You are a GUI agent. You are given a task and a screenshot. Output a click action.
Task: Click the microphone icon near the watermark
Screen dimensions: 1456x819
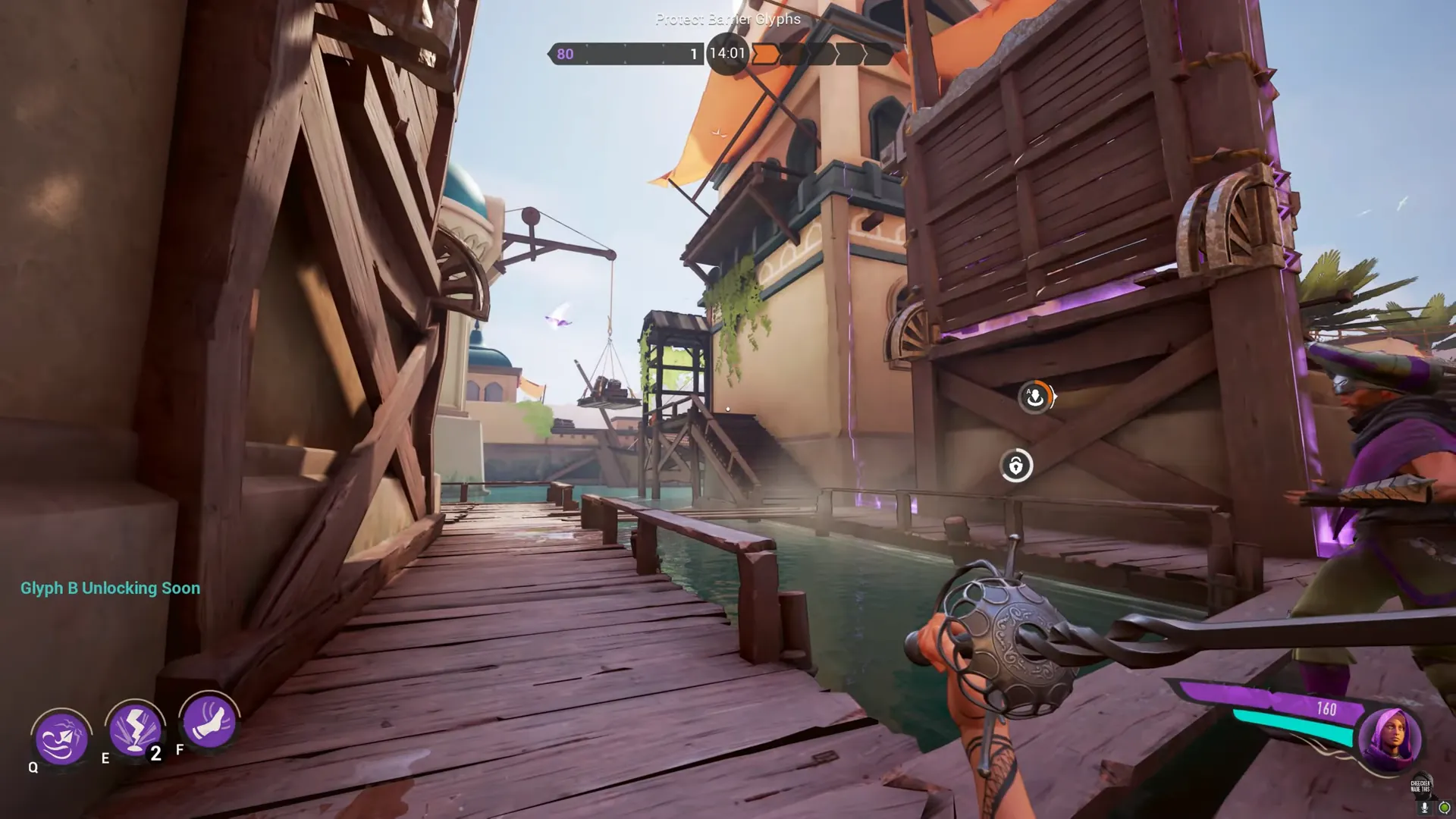[1424, 807]
